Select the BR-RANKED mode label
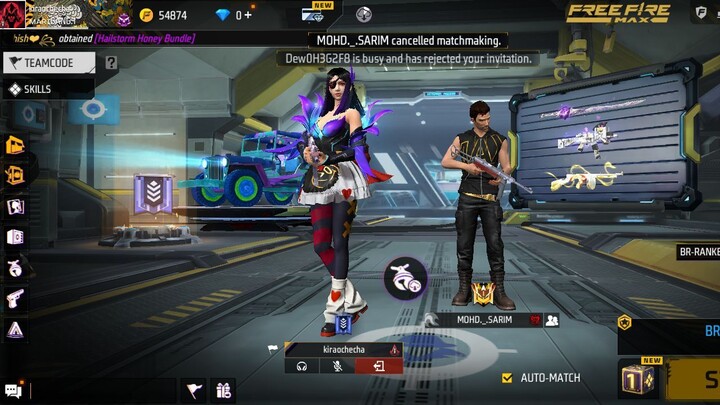 click(x=698, y=253)
